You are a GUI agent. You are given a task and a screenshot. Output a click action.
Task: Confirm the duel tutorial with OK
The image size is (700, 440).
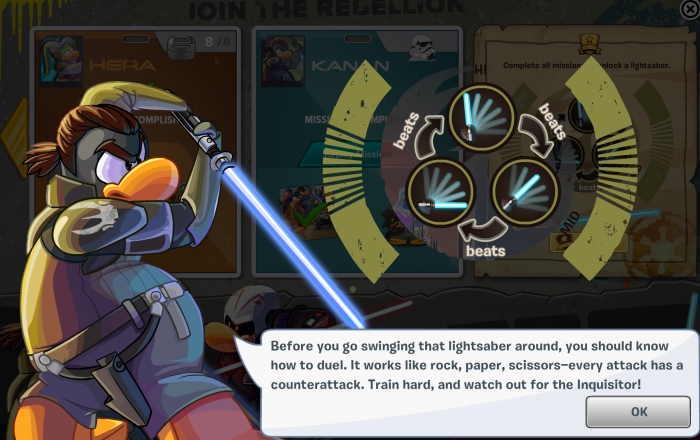638,411
